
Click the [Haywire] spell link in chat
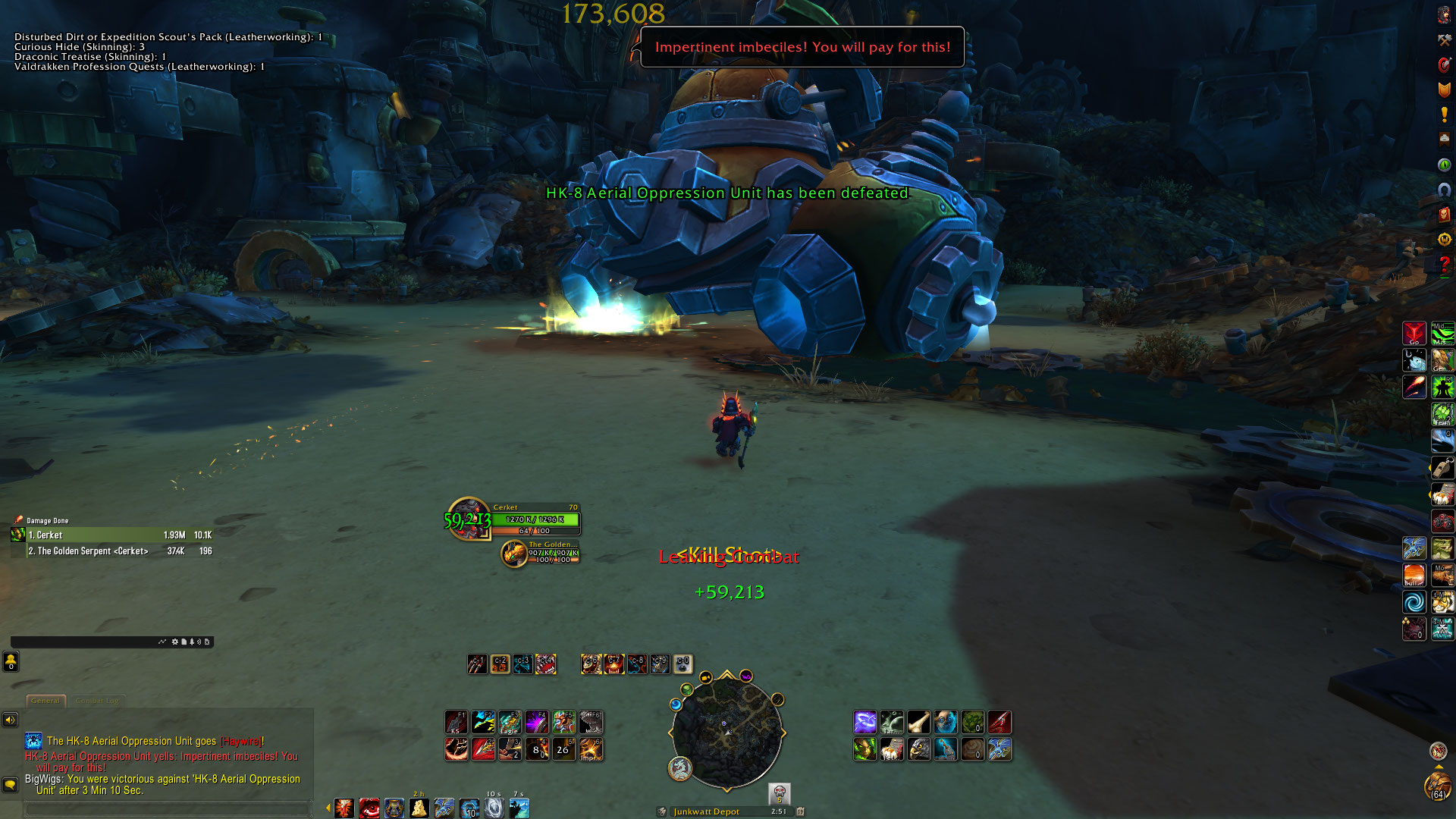tap(240, 742)
